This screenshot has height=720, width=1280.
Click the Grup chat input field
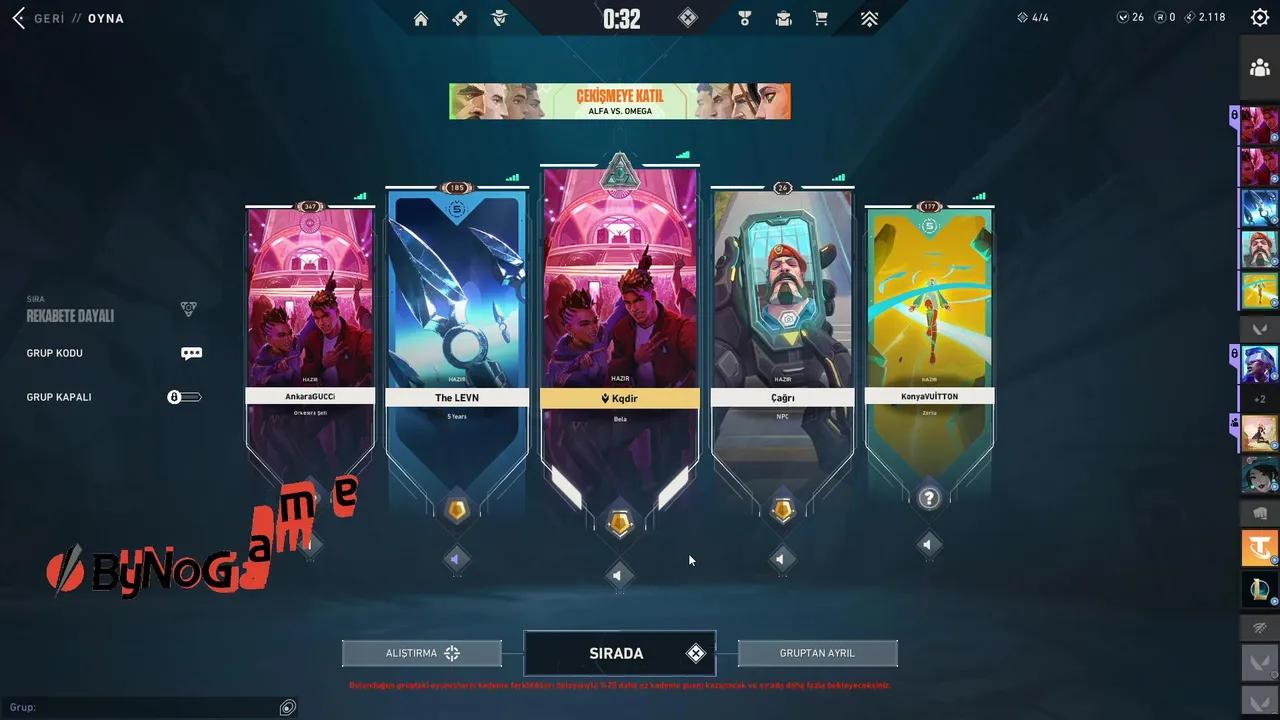tap(150, 707)
